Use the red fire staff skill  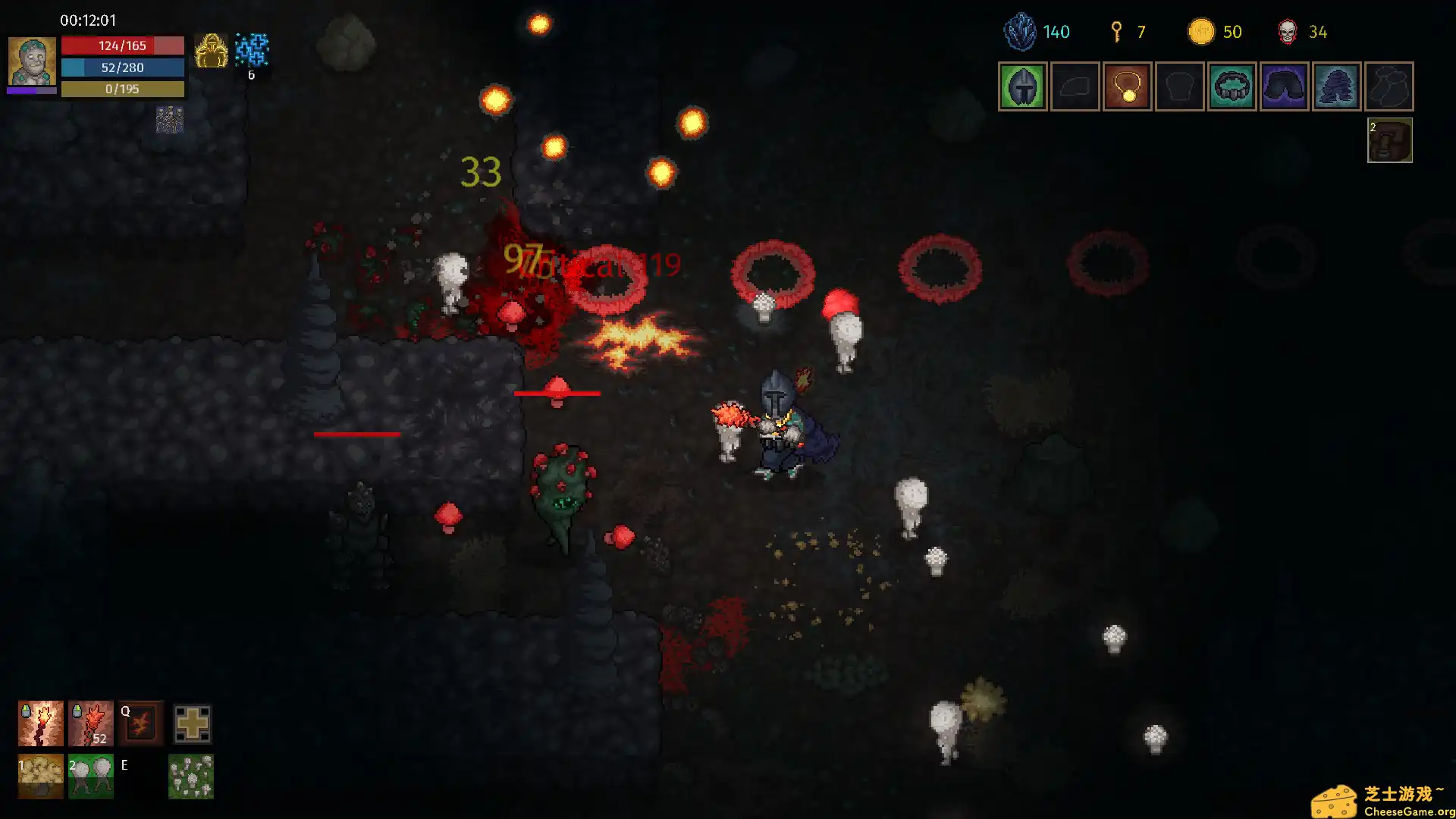(91, 723)
